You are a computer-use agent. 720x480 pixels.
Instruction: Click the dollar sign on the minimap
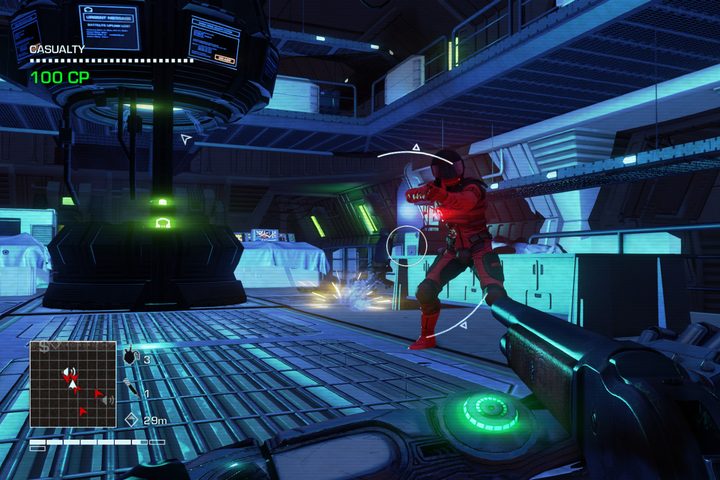point(44,346)
